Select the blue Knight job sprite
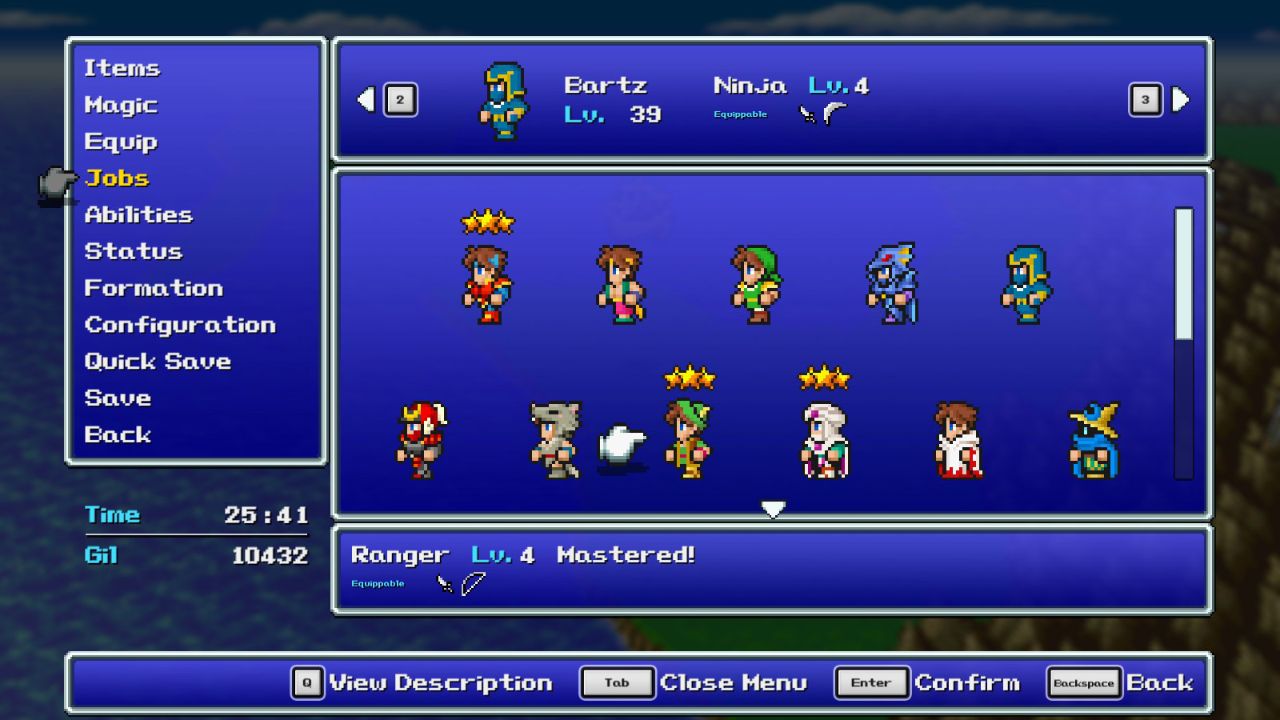 click(1025, 285)
